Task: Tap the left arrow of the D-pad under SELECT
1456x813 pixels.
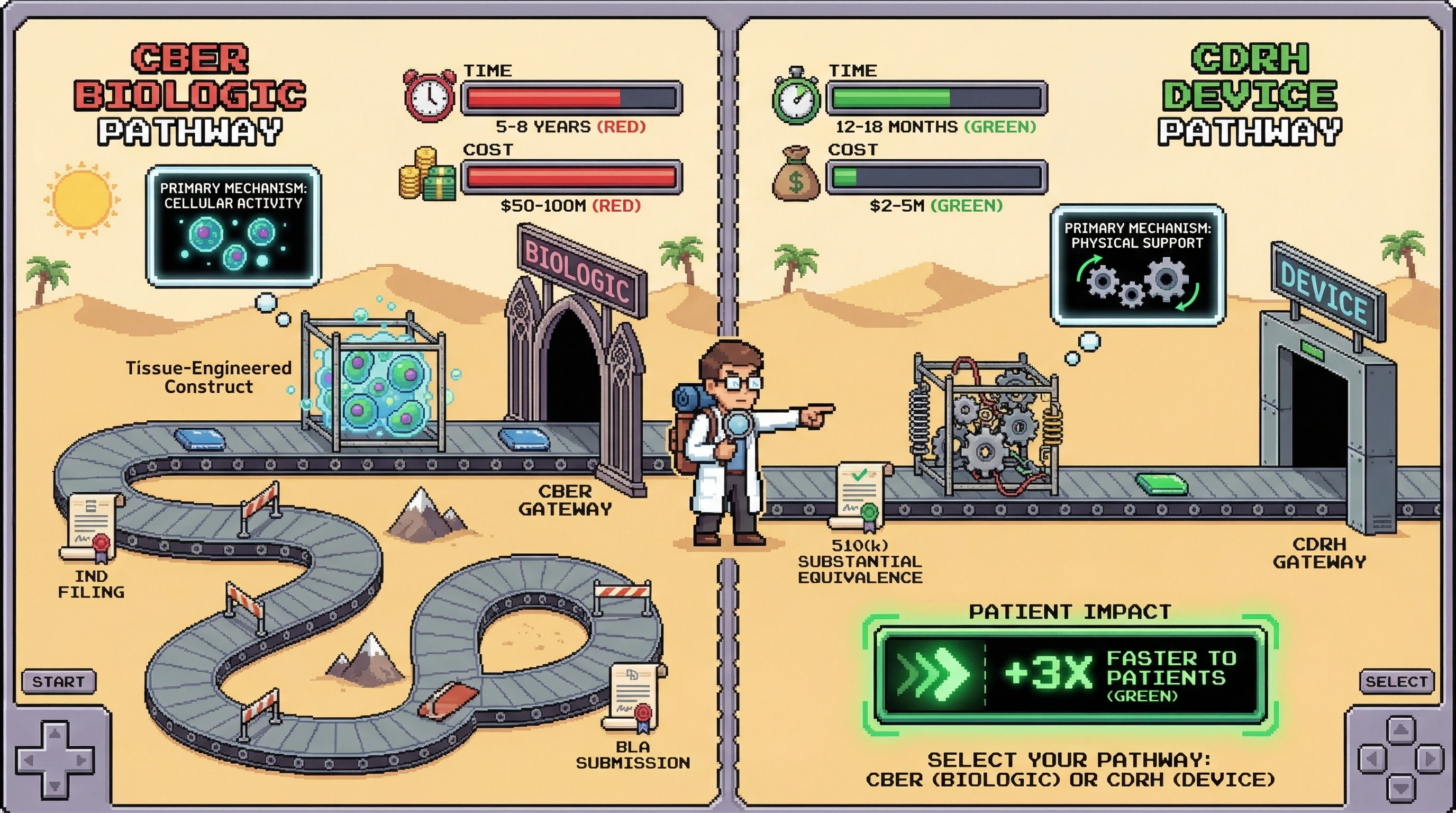Action: point(1372,758)
